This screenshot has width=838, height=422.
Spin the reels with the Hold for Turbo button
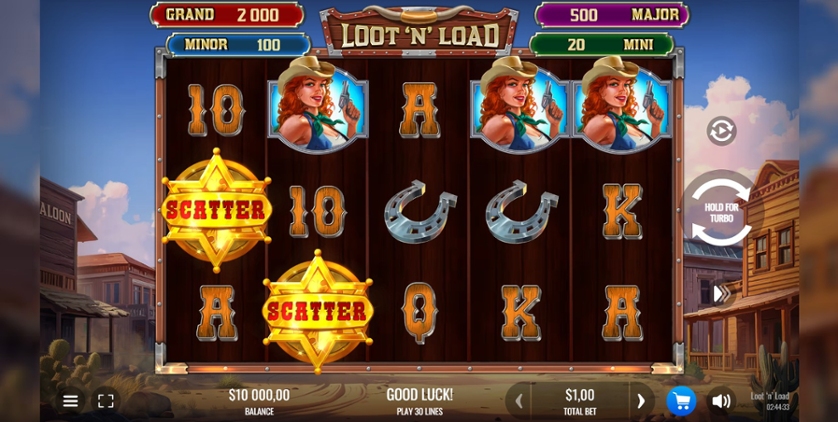coord(720,211)
